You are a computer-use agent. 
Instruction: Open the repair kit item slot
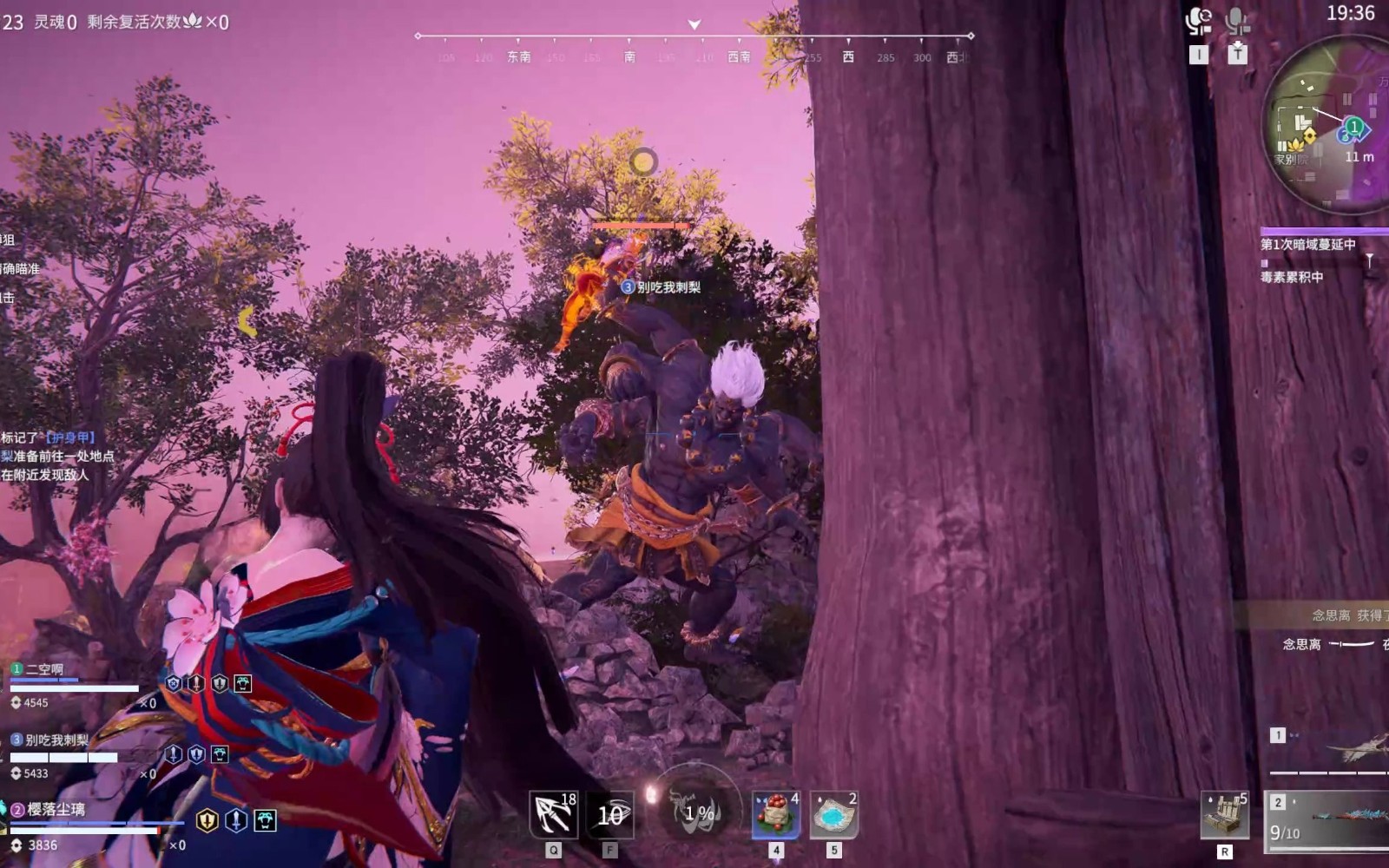point(1225,815)
